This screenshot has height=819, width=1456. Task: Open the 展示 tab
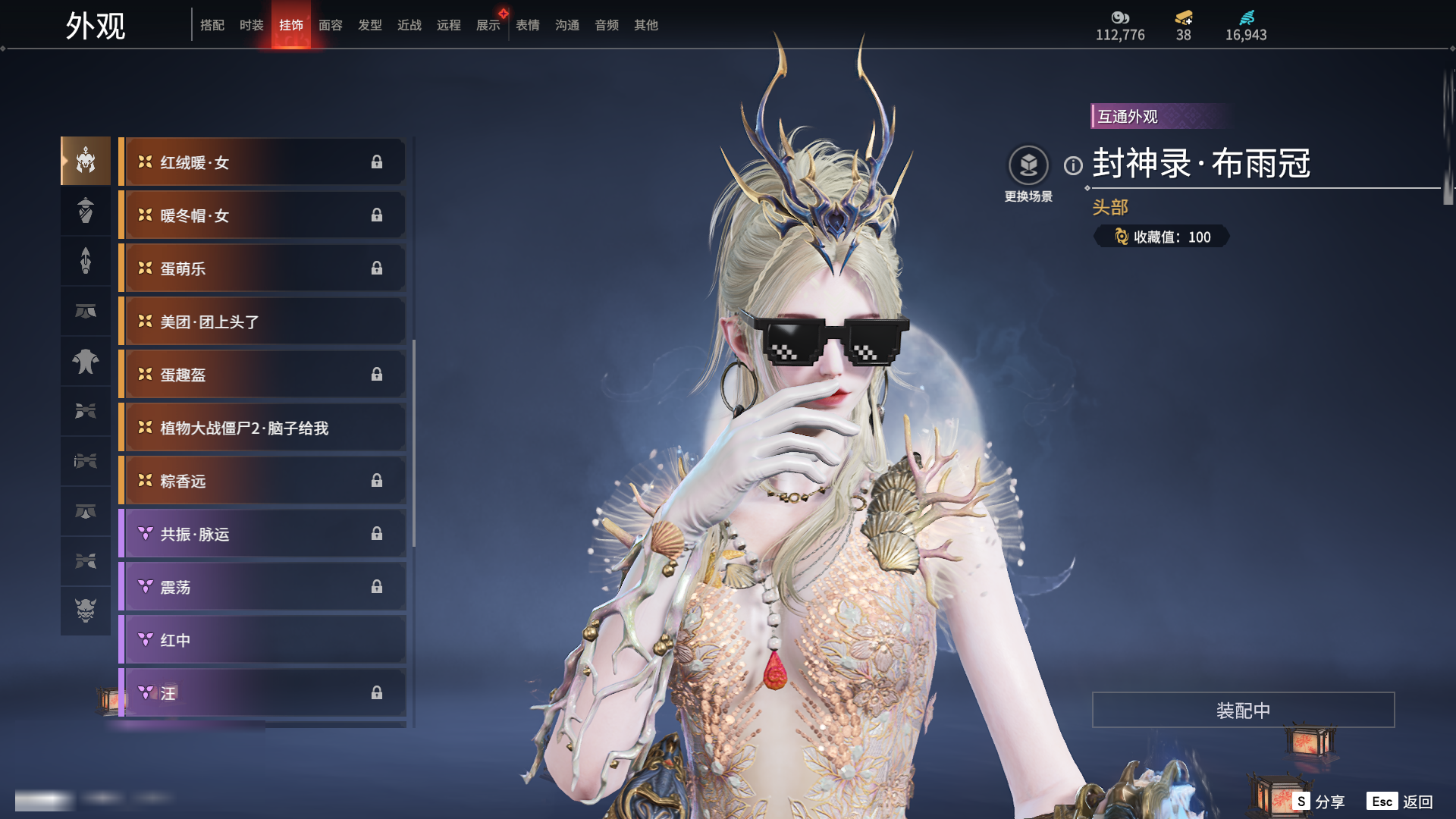[x=488, y=25]
